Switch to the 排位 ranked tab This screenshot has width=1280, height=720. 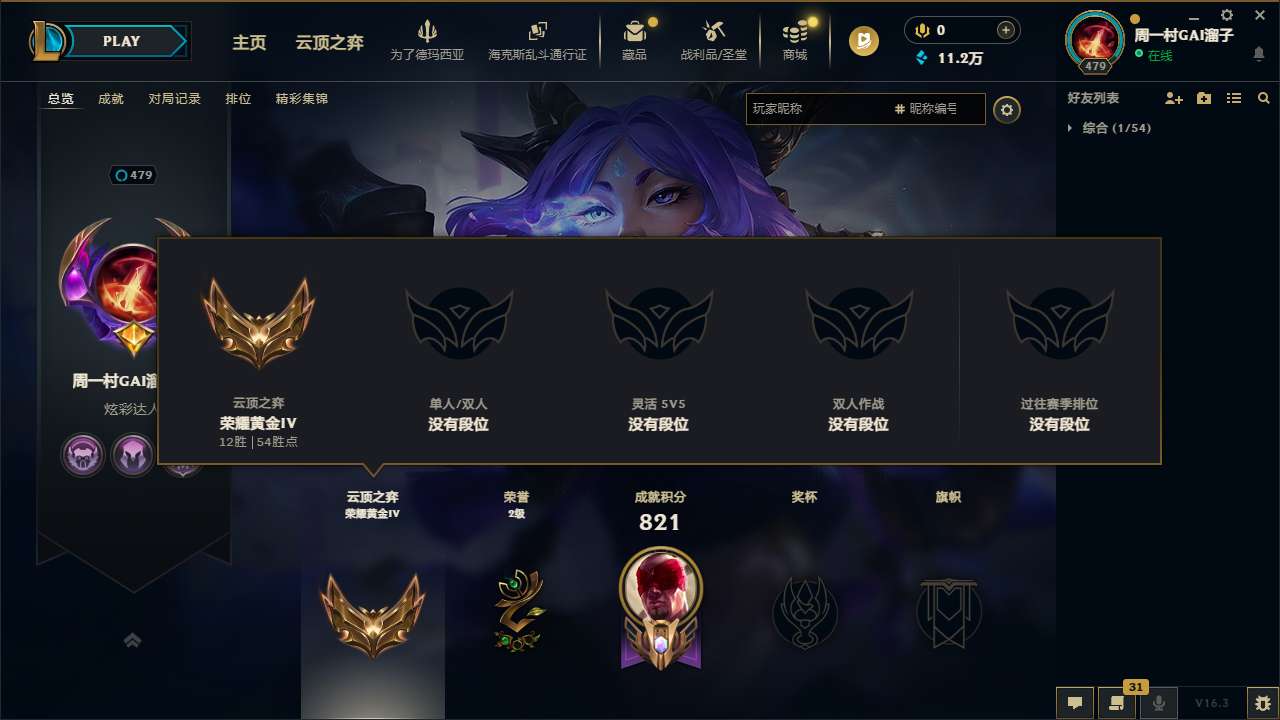pyautogui.click(x=236, y=99)
